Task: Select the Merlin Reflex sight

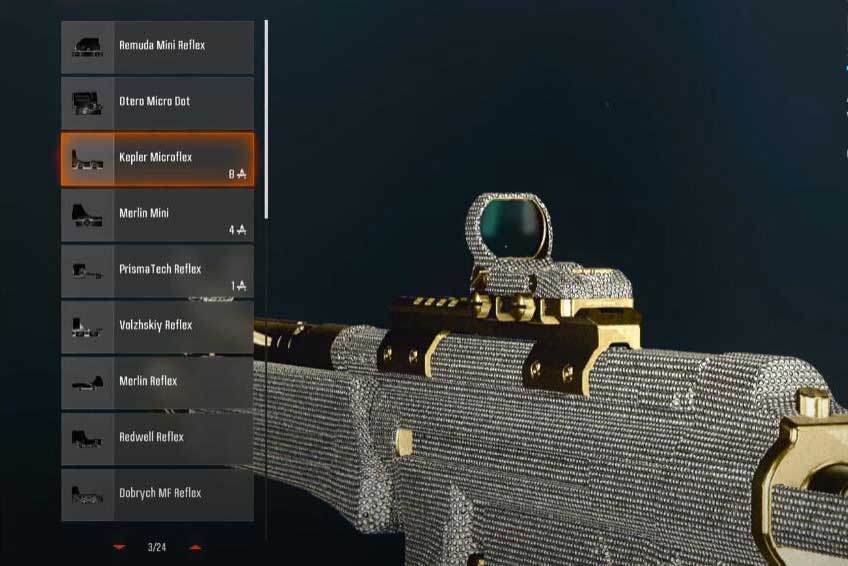Action: tap(157, 383)
